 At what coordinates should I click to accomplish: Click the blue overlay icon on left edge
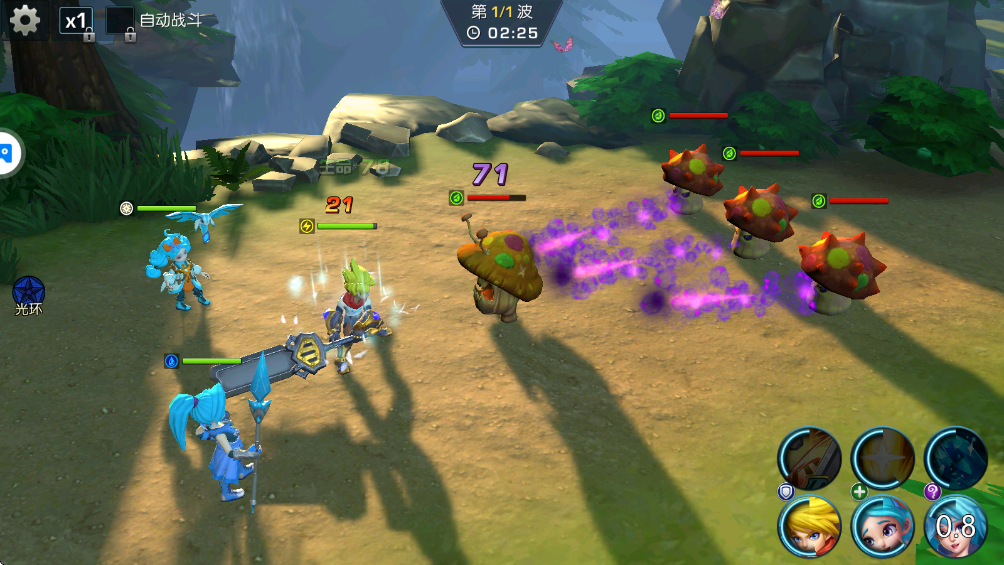click(x=8, y=153)
